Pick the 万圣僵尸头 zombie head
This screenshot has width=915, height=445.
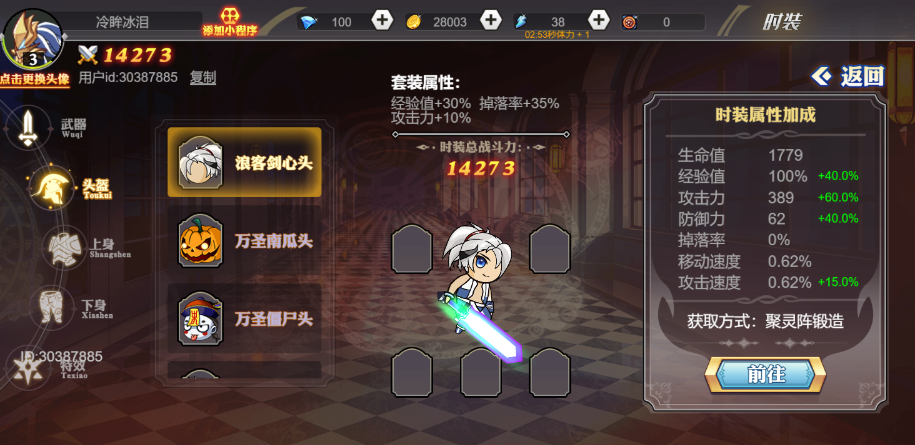click(245, 319)
